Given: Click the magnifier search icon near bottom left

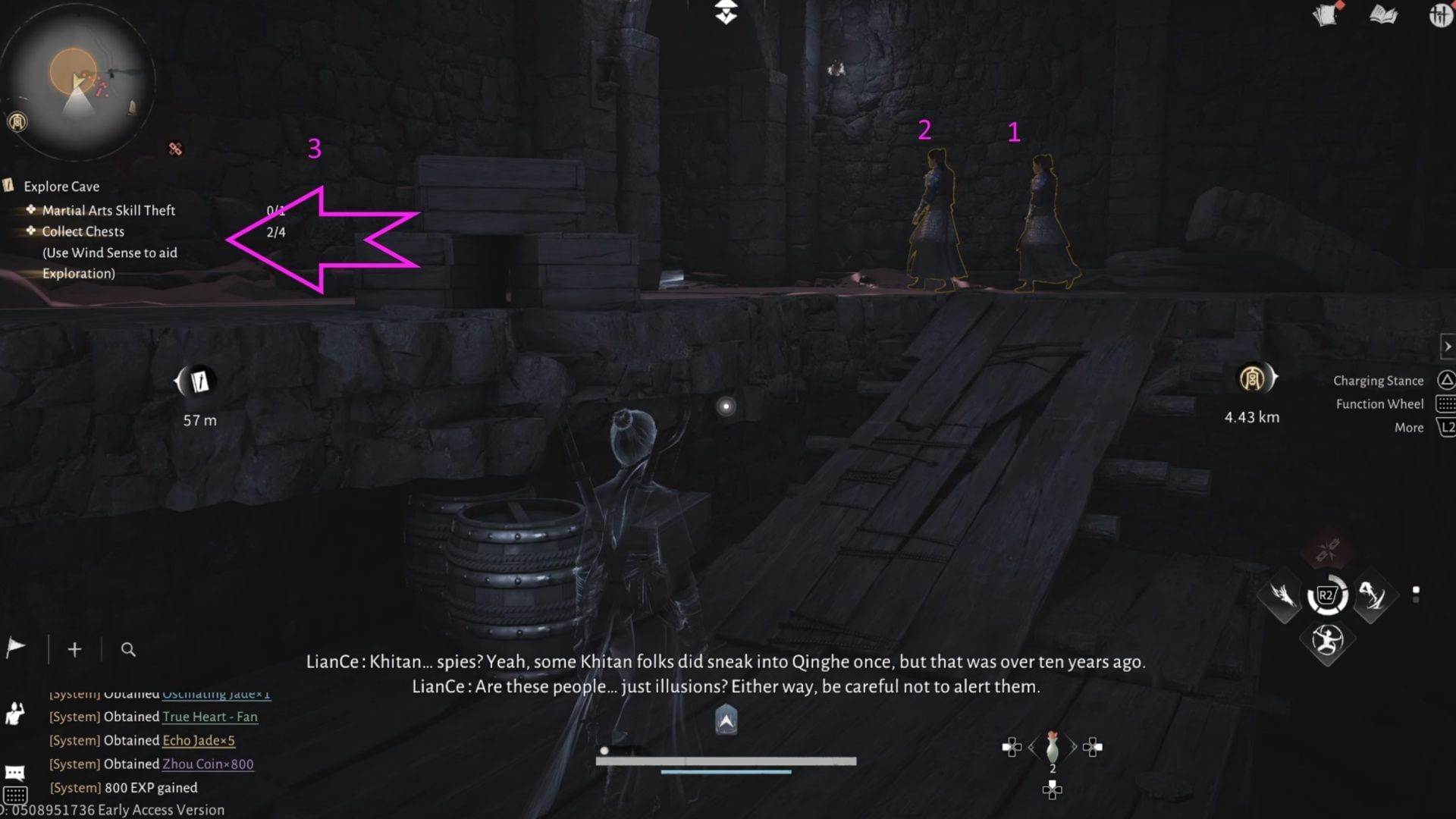Looking at the screenshot, I should click(128, 650).
